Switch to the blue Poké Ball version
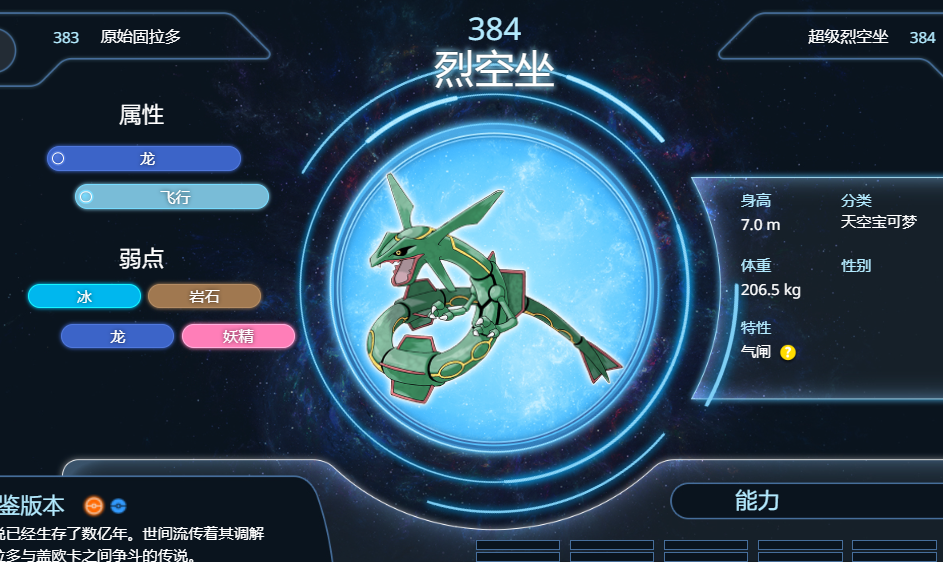943x562 pixels. (118, 506)
